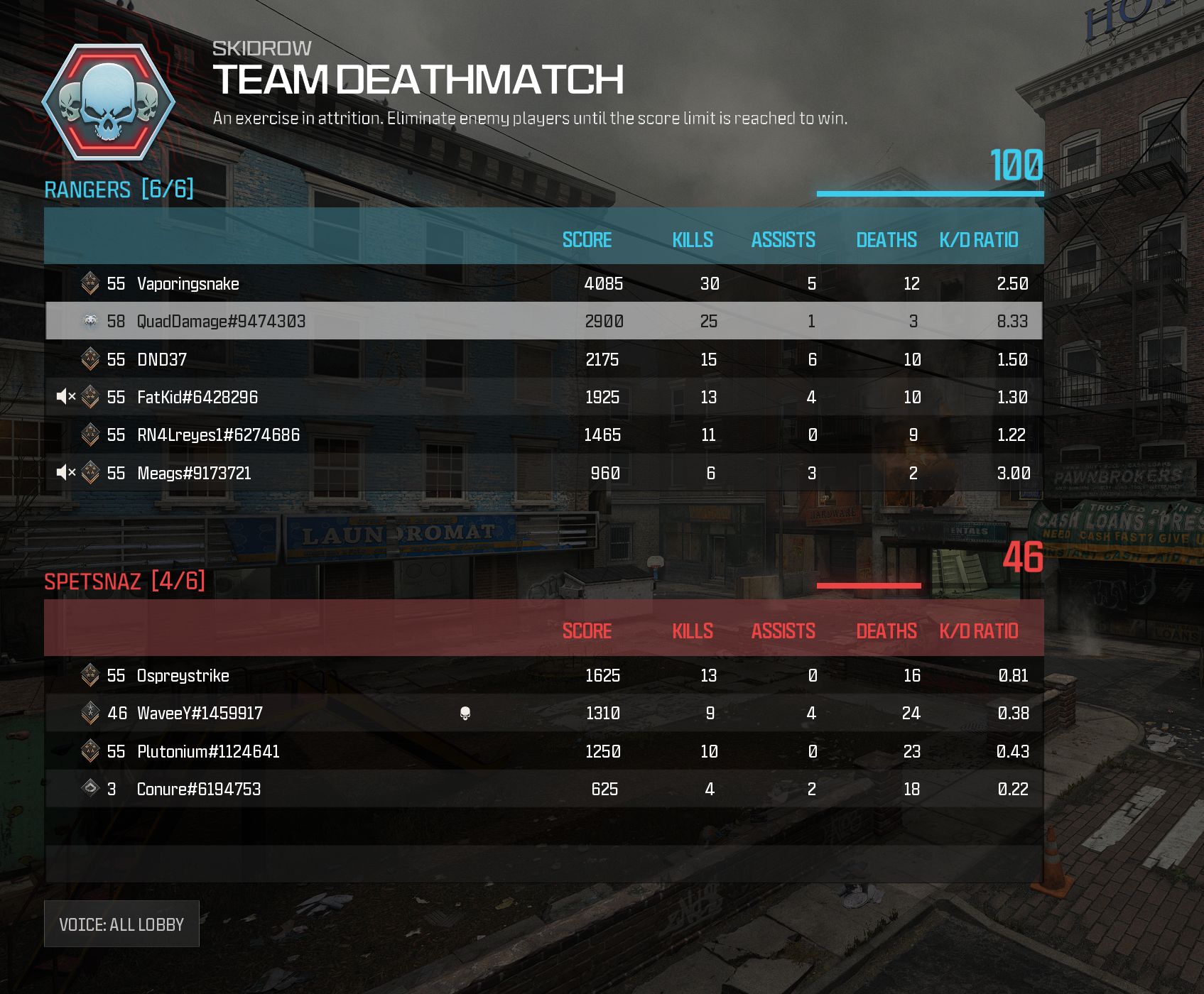
Task: Select the K/D Ratio column header
Action: click(x=979, y=240)
